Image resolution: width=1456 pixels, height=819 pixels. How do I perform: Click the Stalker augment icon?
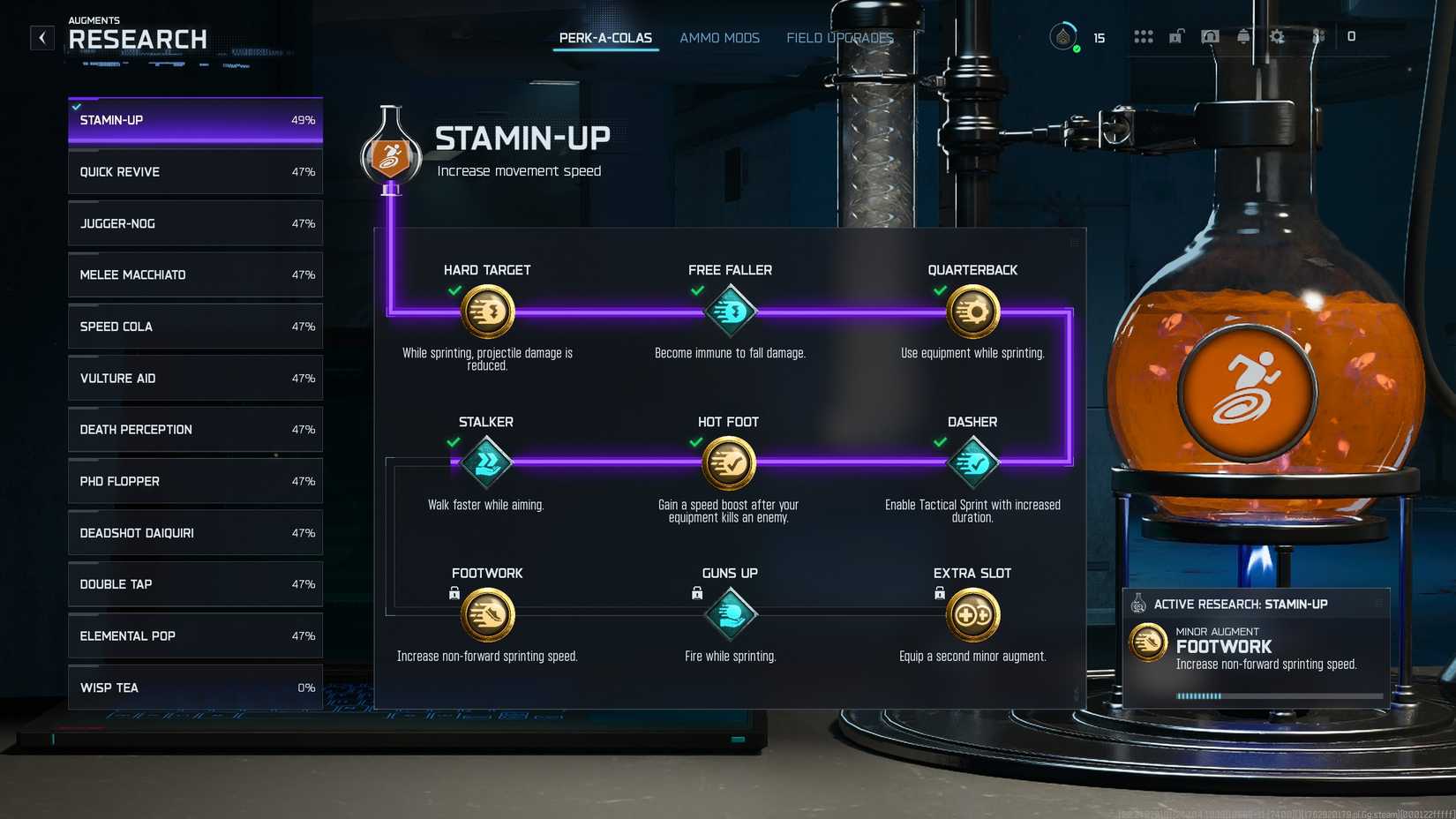(487, 462)
